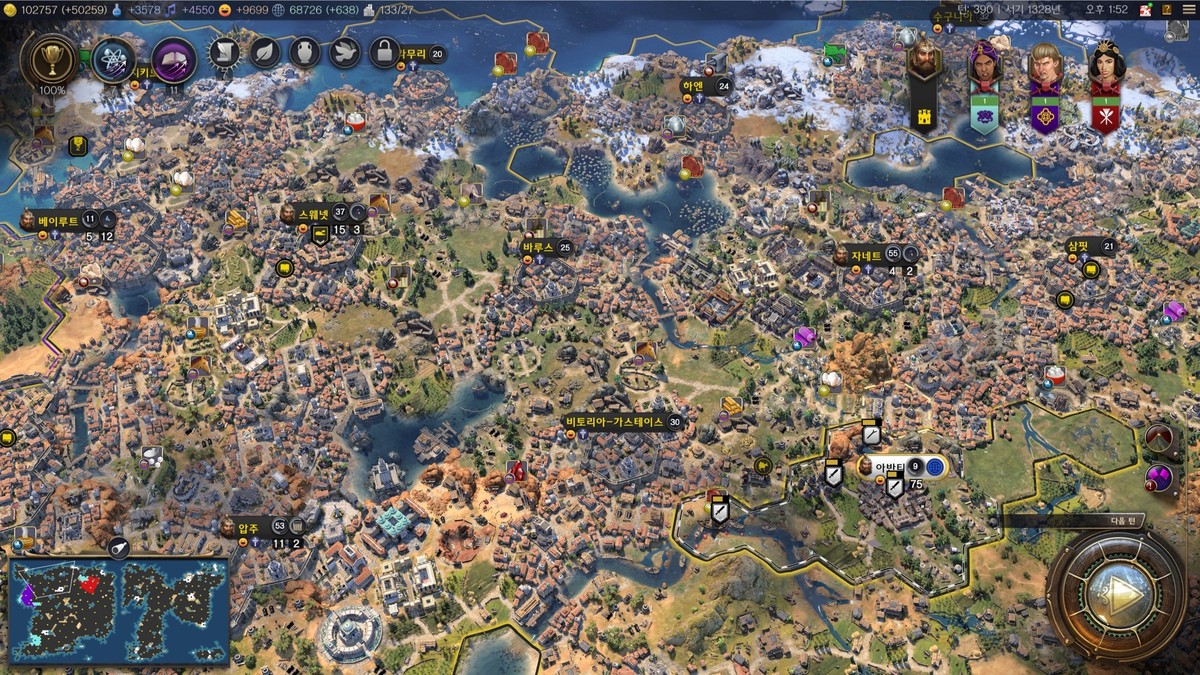Open the 2K account icon
The height and width of the screenshot is (675, 1200).
pos(1146,9)
